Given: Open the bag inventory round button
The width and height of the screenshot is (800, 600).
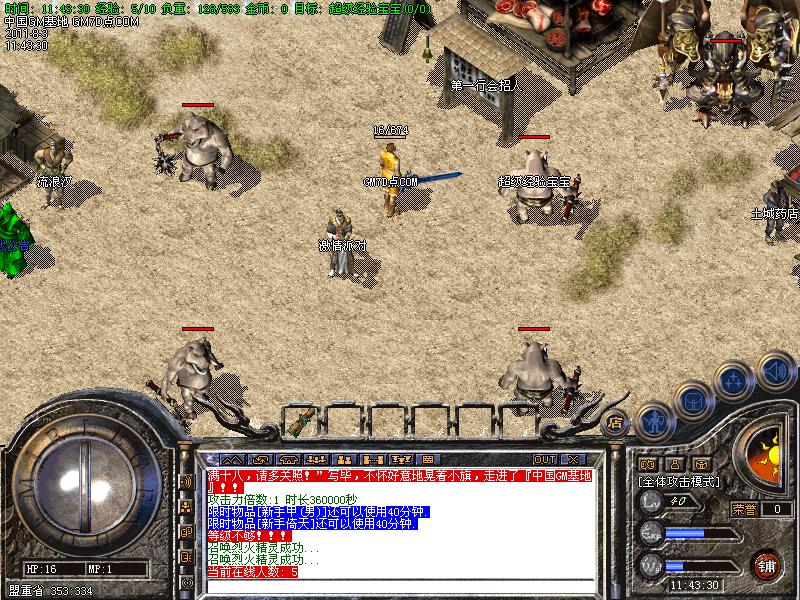Looking at the screenshot, I should pos(693,401).
